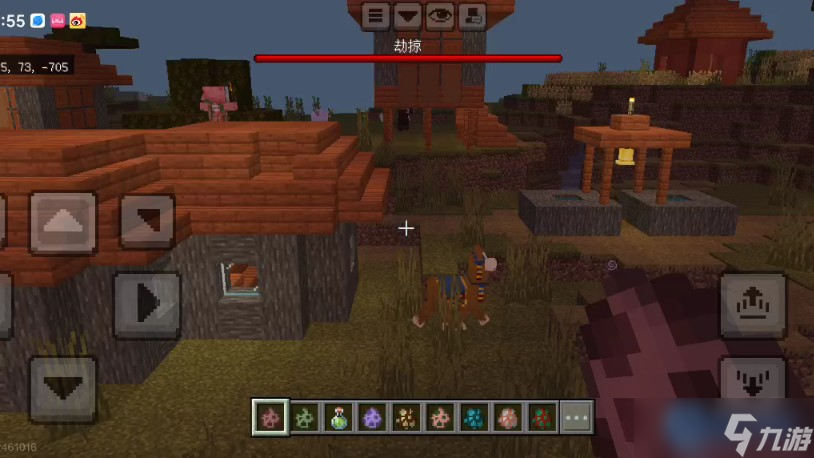Select the brown spotted spawn egg slot
Image resolution: width=814 pixels, height=458 pixels.
(x=407, y=417)
